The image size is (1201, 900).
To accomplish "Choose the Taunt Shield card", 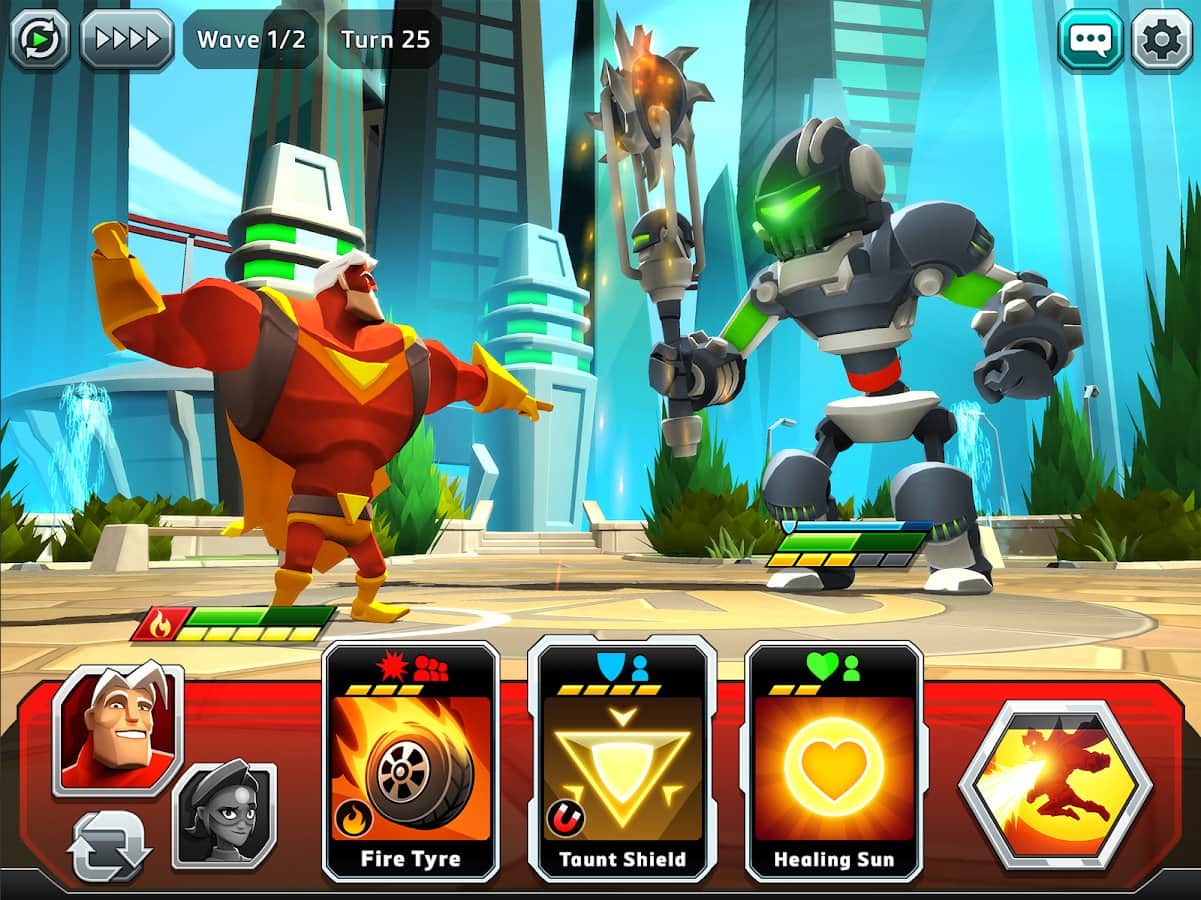I will [622, 762].
